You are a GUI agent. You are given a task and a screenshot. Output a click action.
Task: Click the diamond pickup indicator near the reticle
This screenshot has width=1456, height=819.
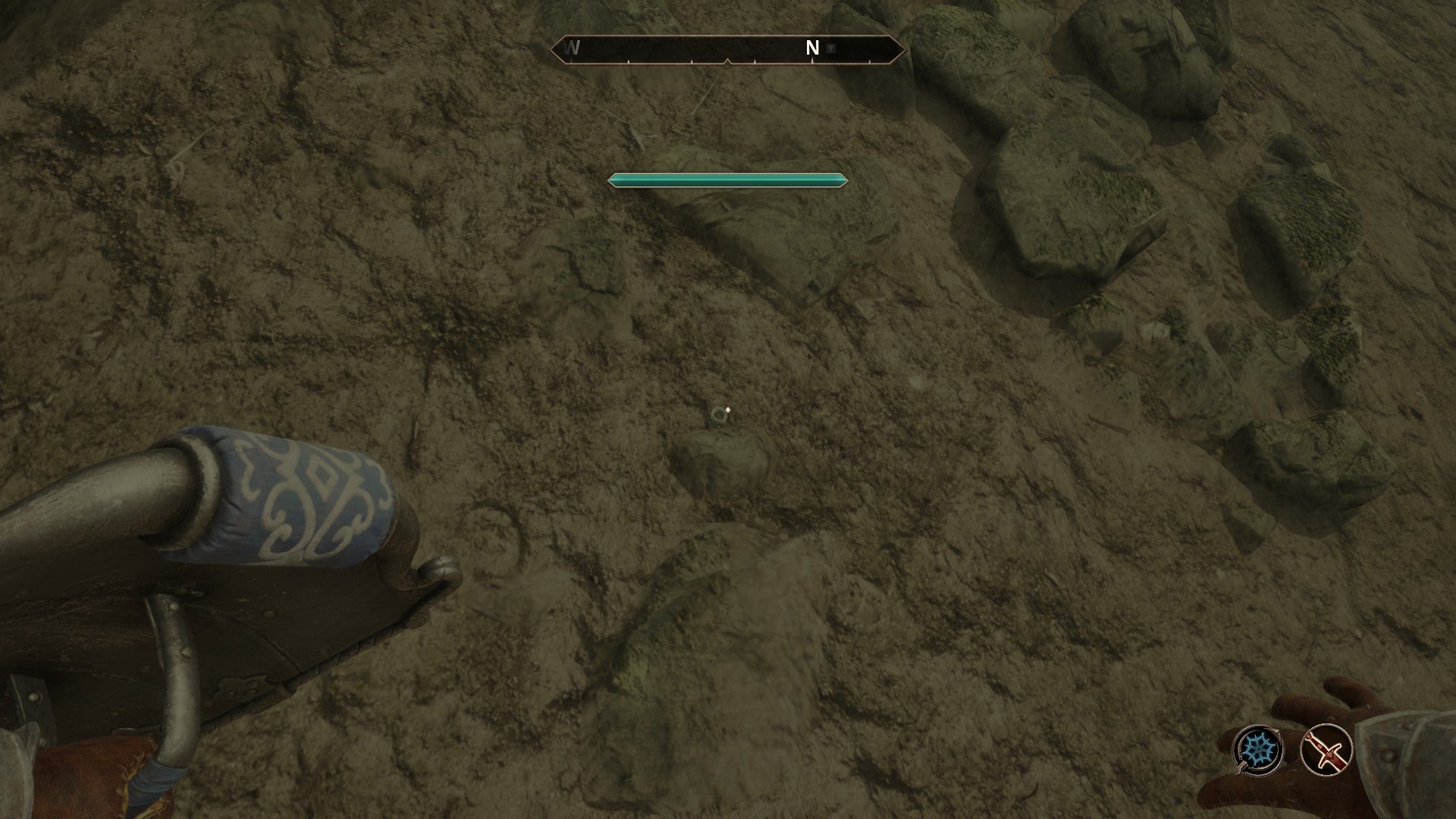click(x=727, y=411)
